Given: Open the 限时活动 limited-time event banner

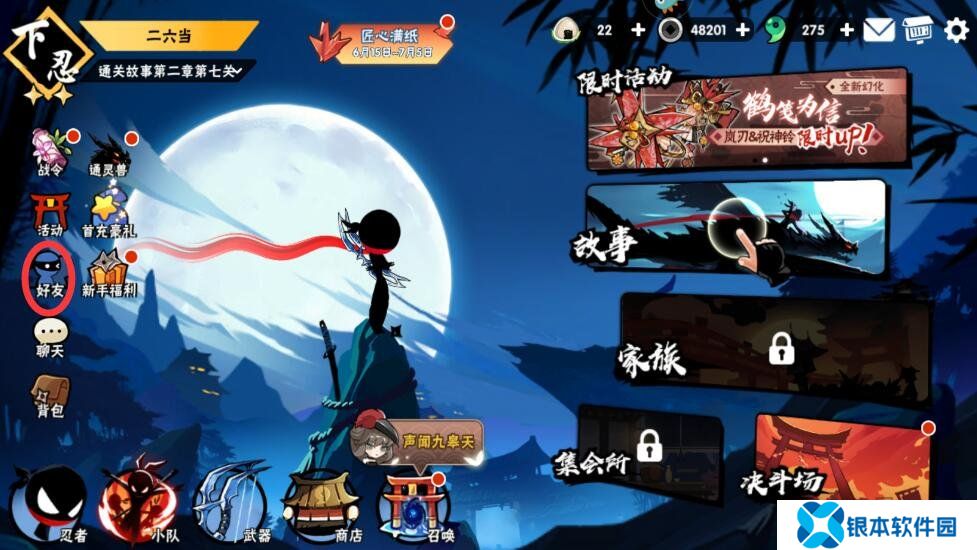Looking at the screenshot, I should point(747,120).
